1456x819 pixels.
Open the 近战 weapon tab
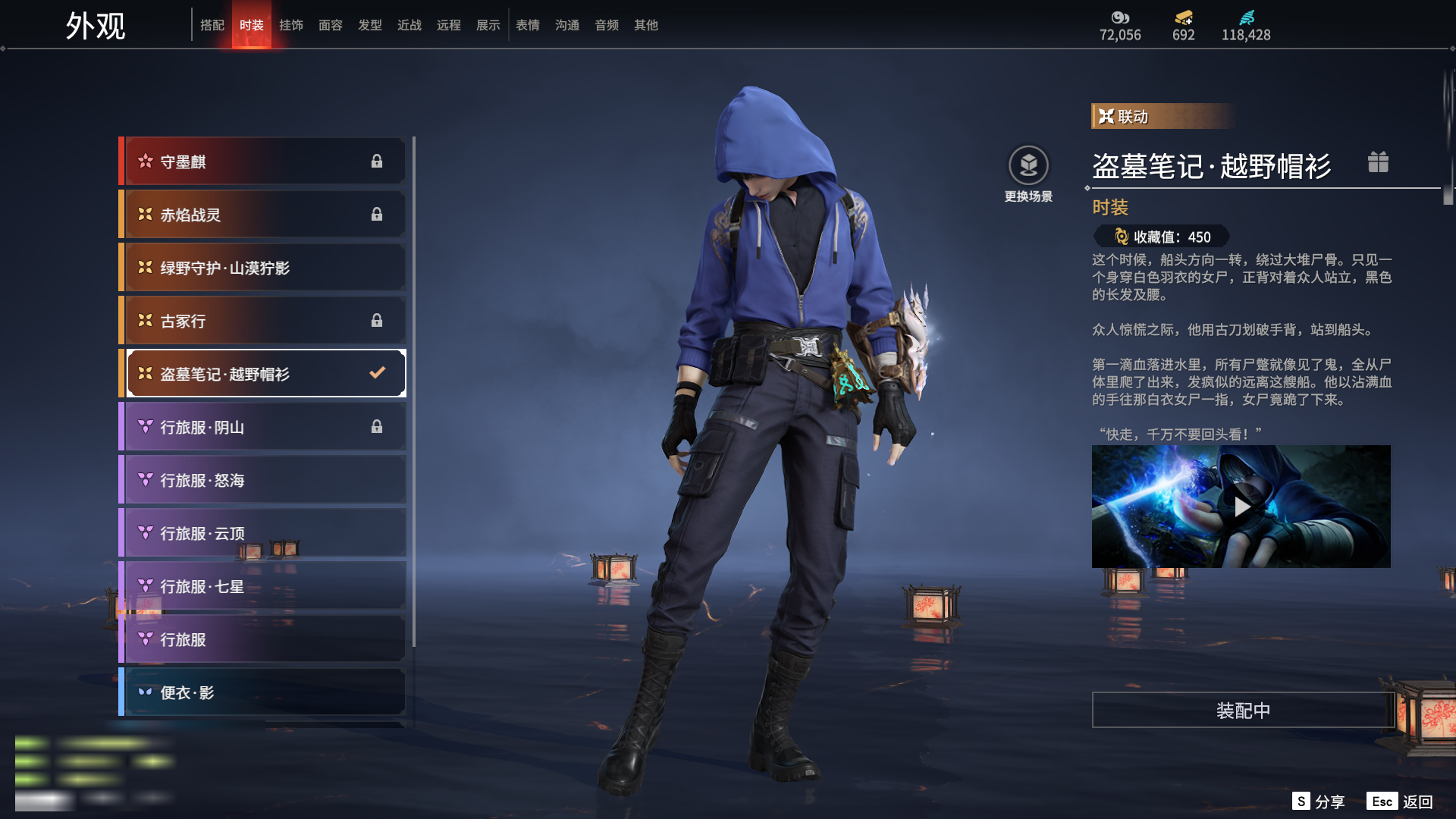pyautogui.click(x=409, y=25)
